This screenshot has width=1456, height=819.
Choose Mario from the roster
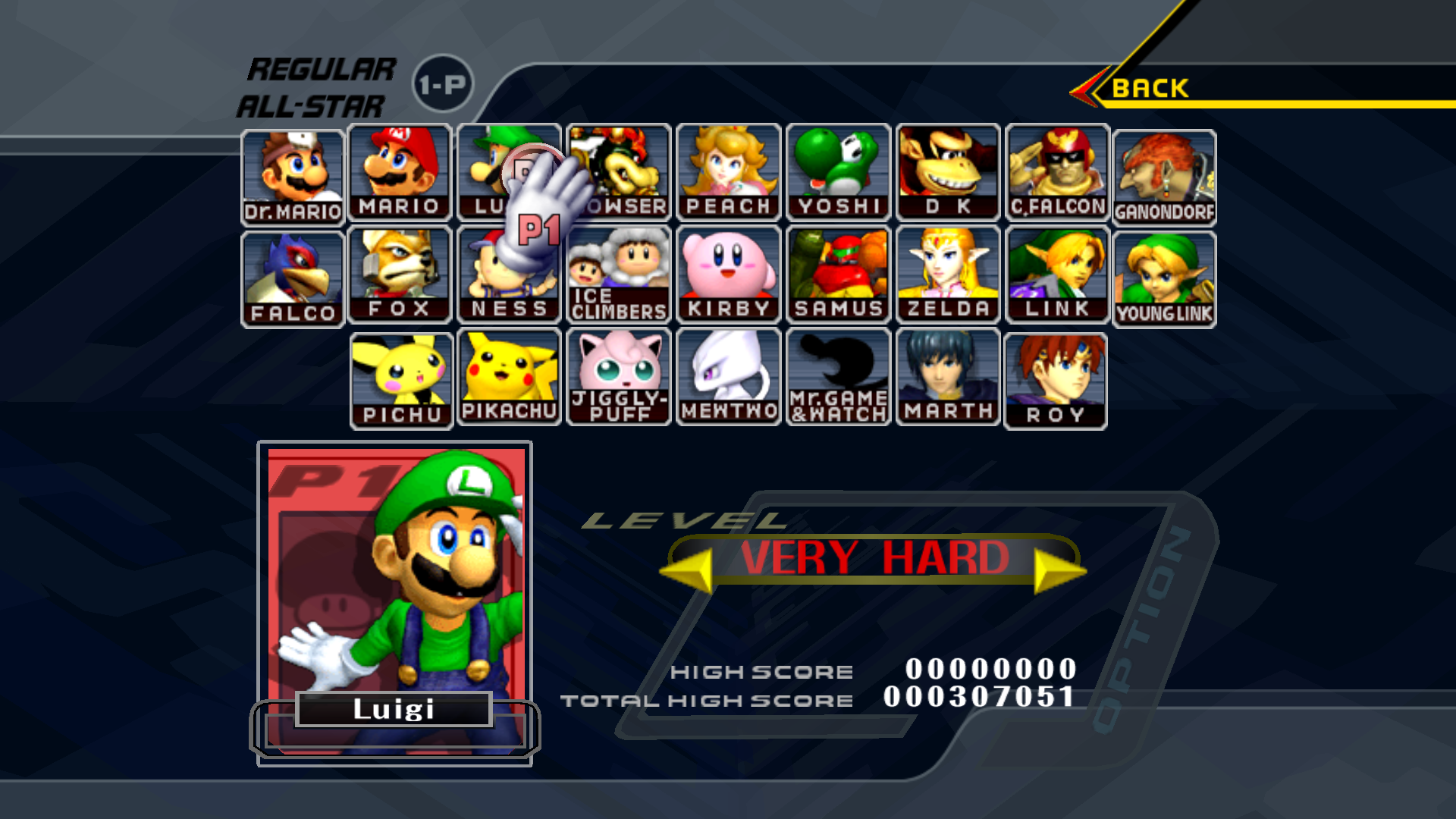(400, 174)
